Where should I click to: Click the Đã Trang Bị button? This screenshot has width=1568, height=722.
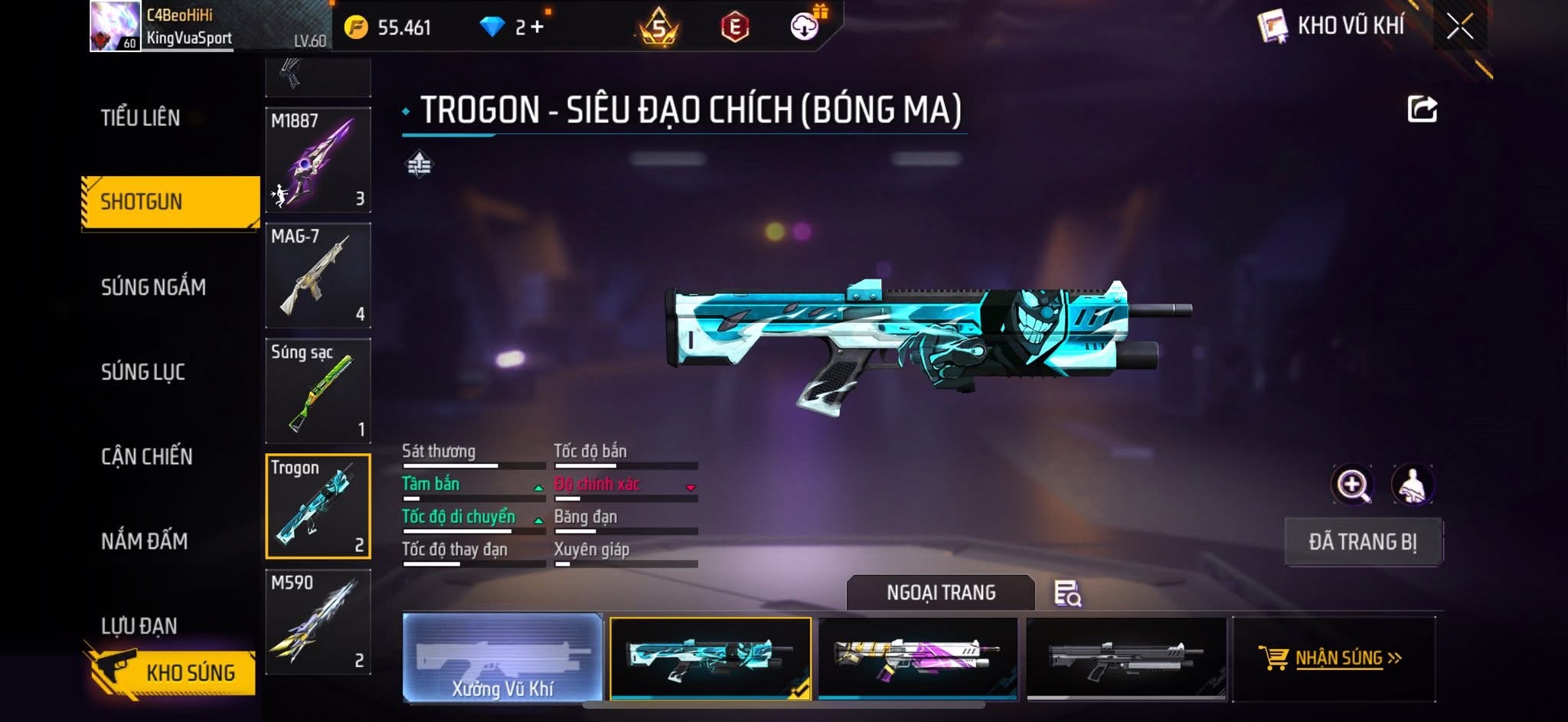(x=1363, y=542)
